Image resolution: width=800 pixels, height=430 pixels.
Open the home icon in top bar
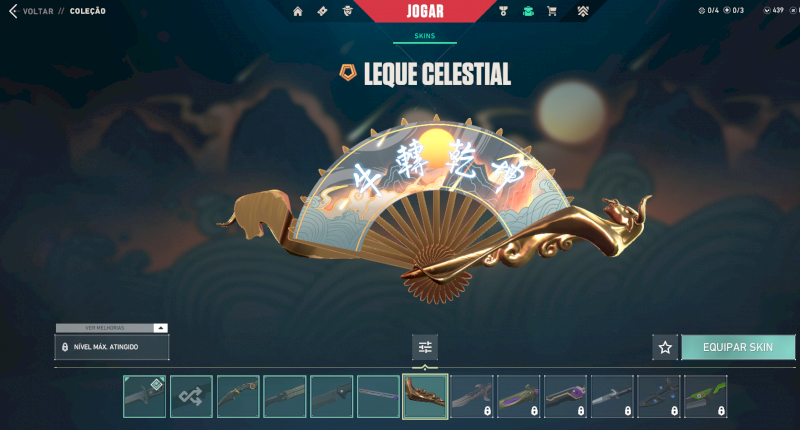click(x=298, y=11)
